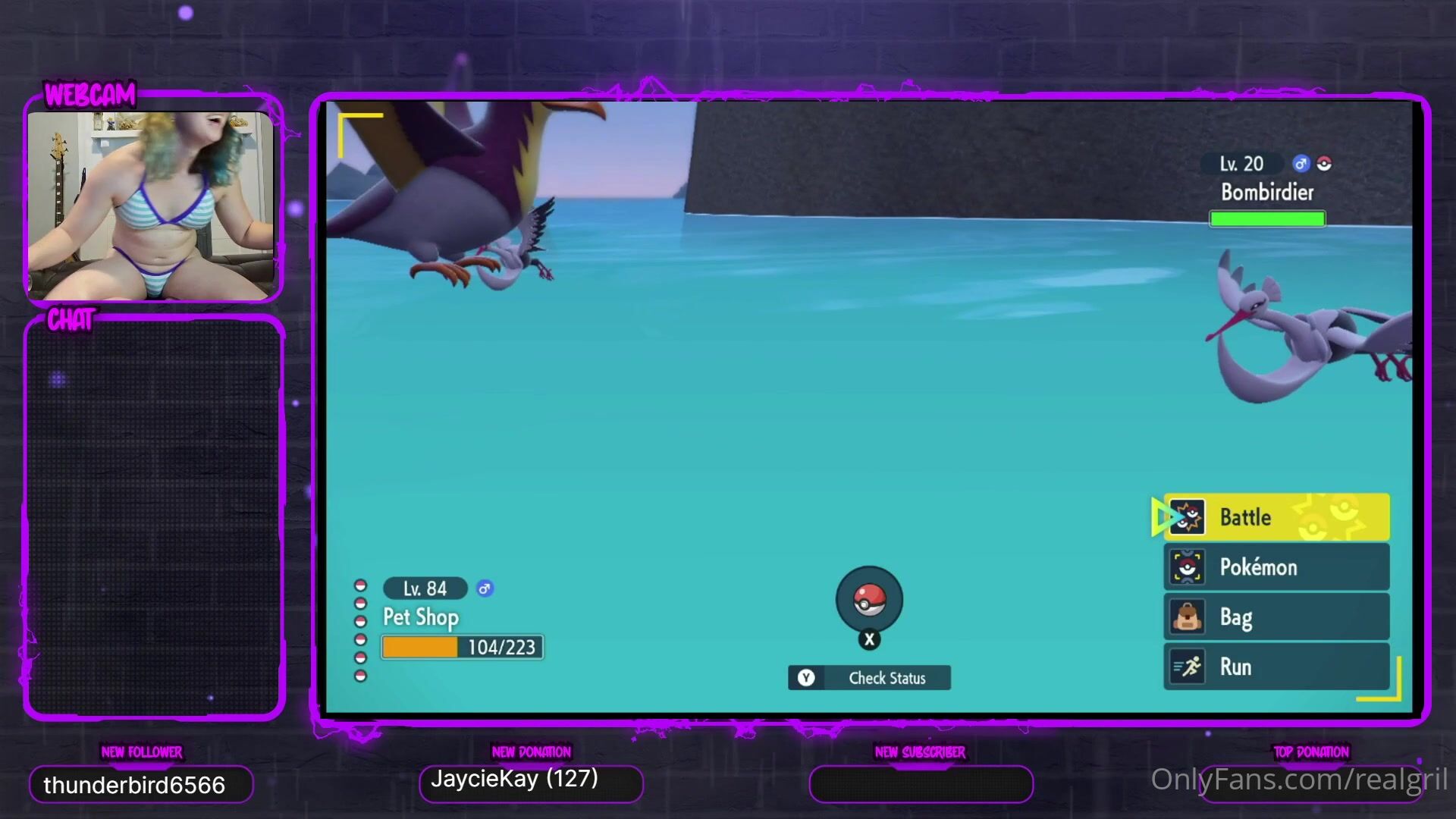The height and width of the screenshot is (819, 1456).
Task: Click the Poké Ball throw icon
Action: (x=869, y=600)
